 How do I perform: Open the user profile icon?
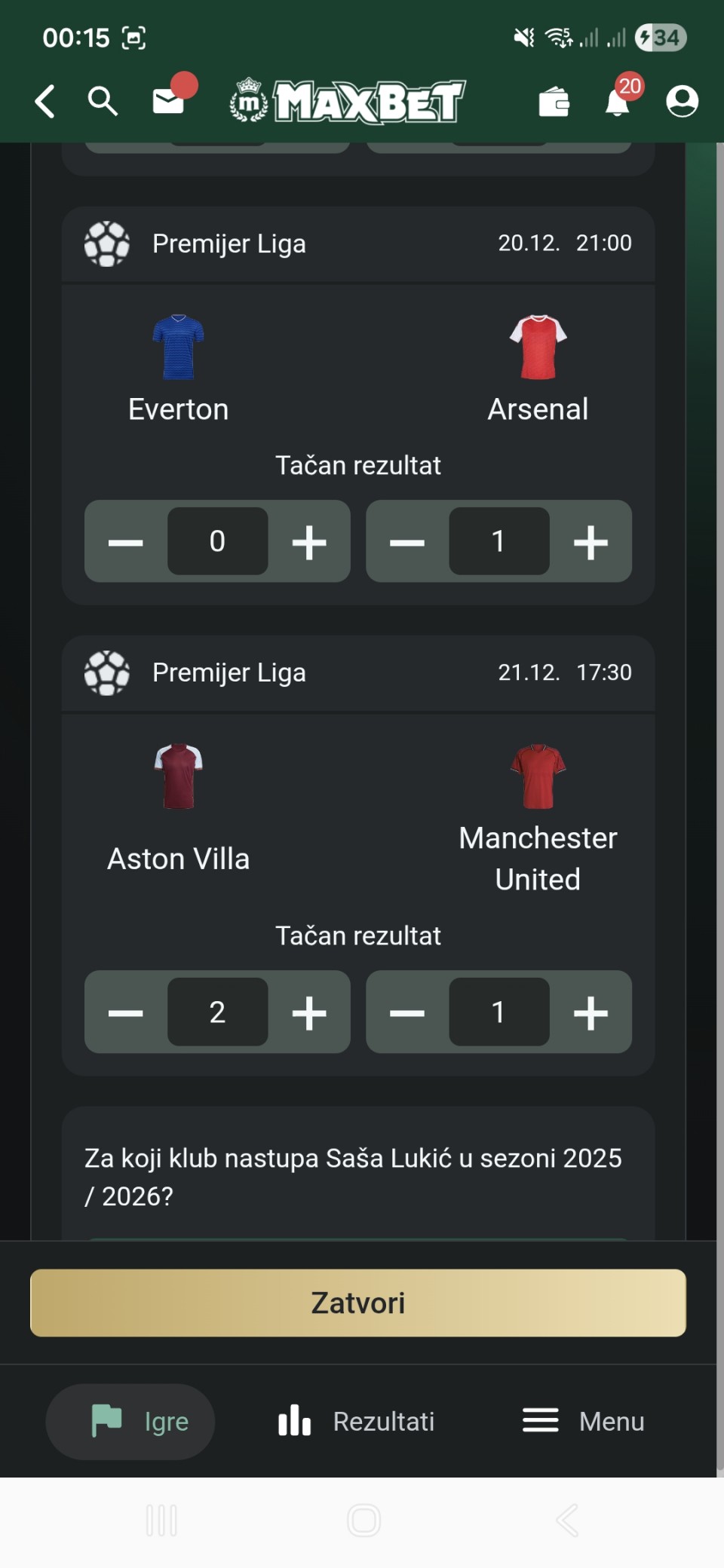(682, 102)
